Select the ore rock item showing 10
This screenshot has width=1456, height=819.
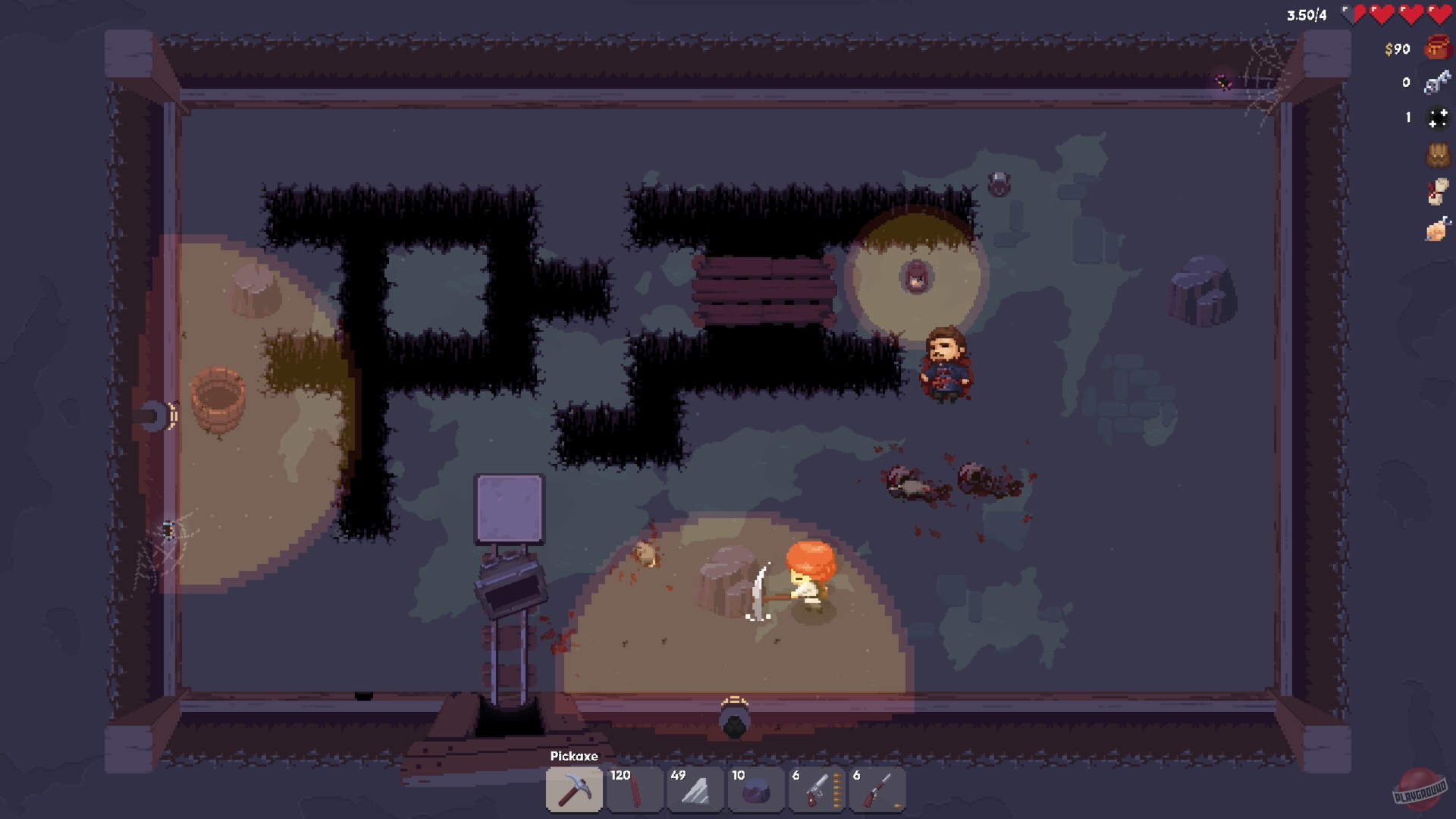click(x=756, y=789)
